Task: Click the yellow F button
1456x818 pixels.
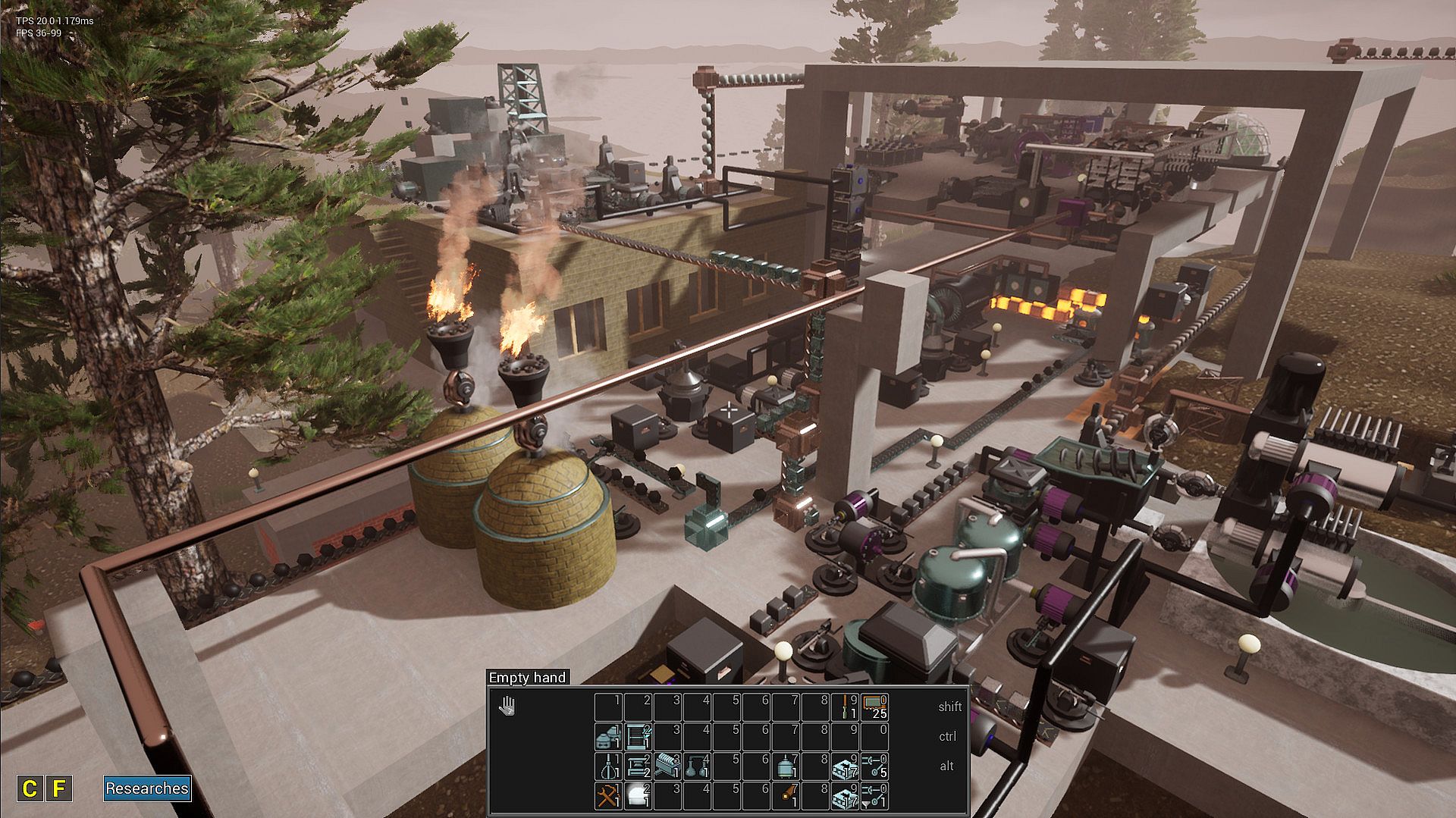Action: (59, 788)
